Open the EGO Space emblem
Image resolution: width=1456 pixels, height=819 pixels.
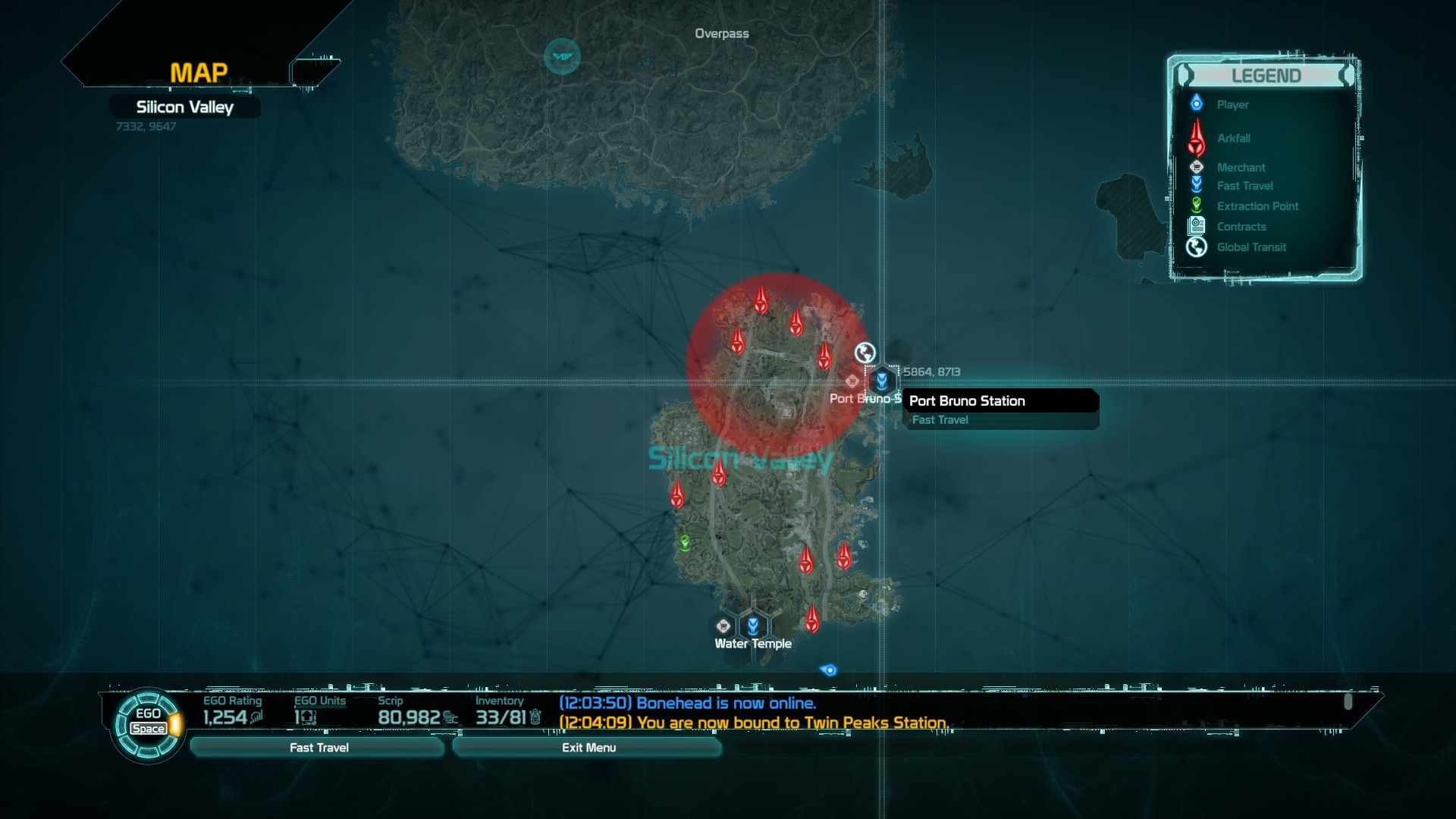tap(148, 723)
